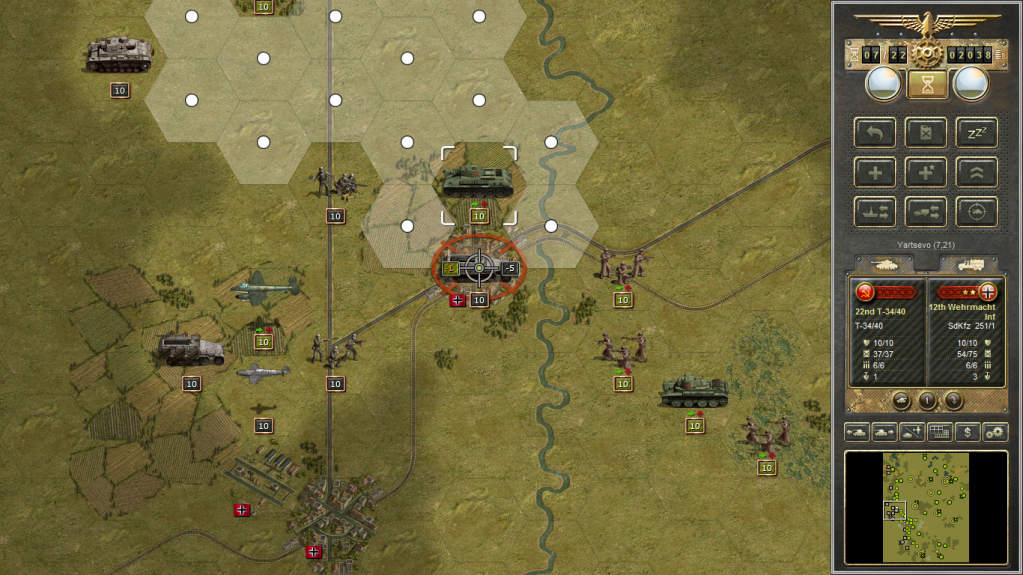Open the settings gear menu
This screenshot has width=1023, height=575.
tap(994, 432)
